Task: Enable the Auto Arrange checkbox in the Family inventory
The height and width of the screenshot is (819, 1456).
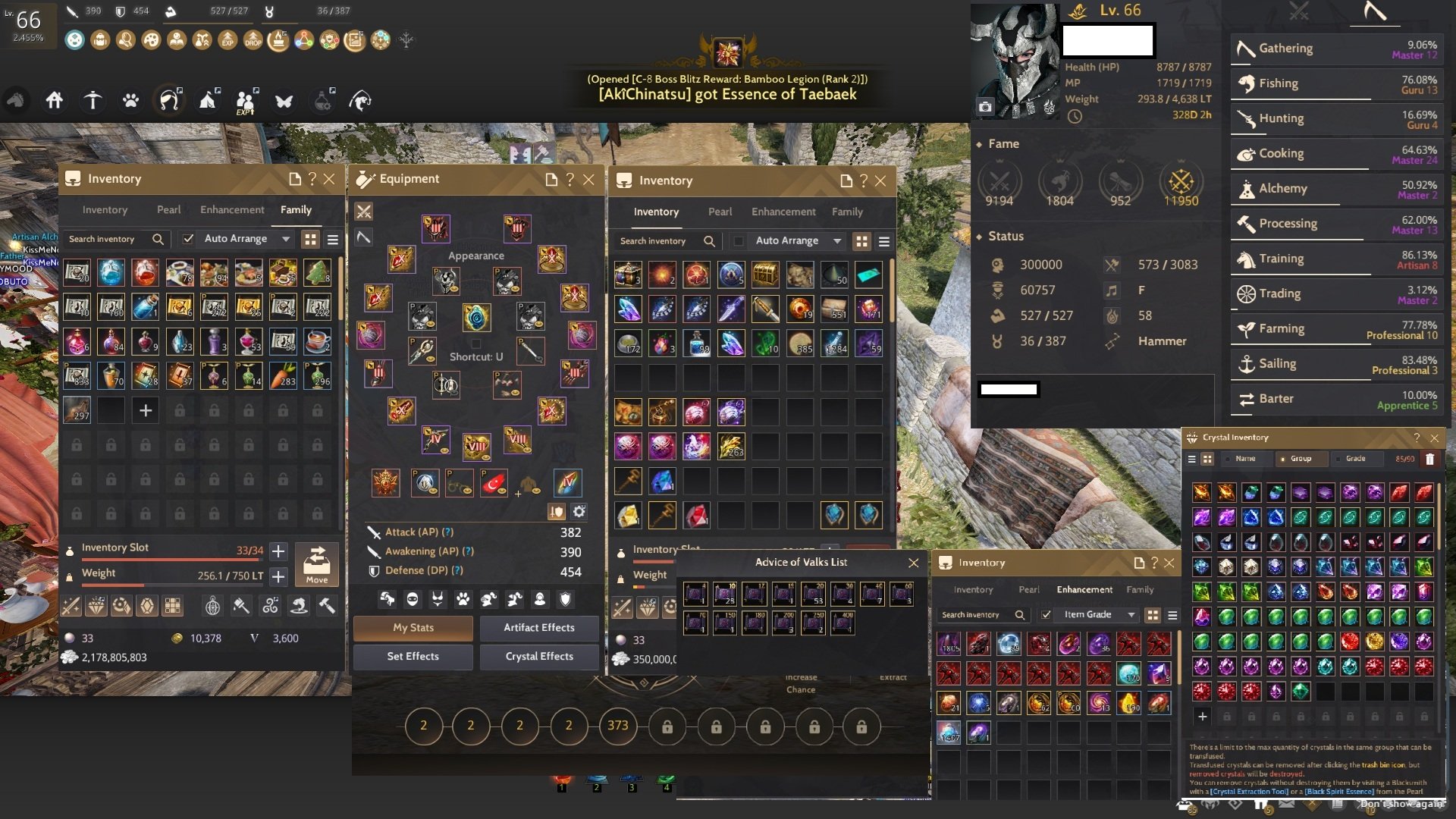Action: pos(187,238)
